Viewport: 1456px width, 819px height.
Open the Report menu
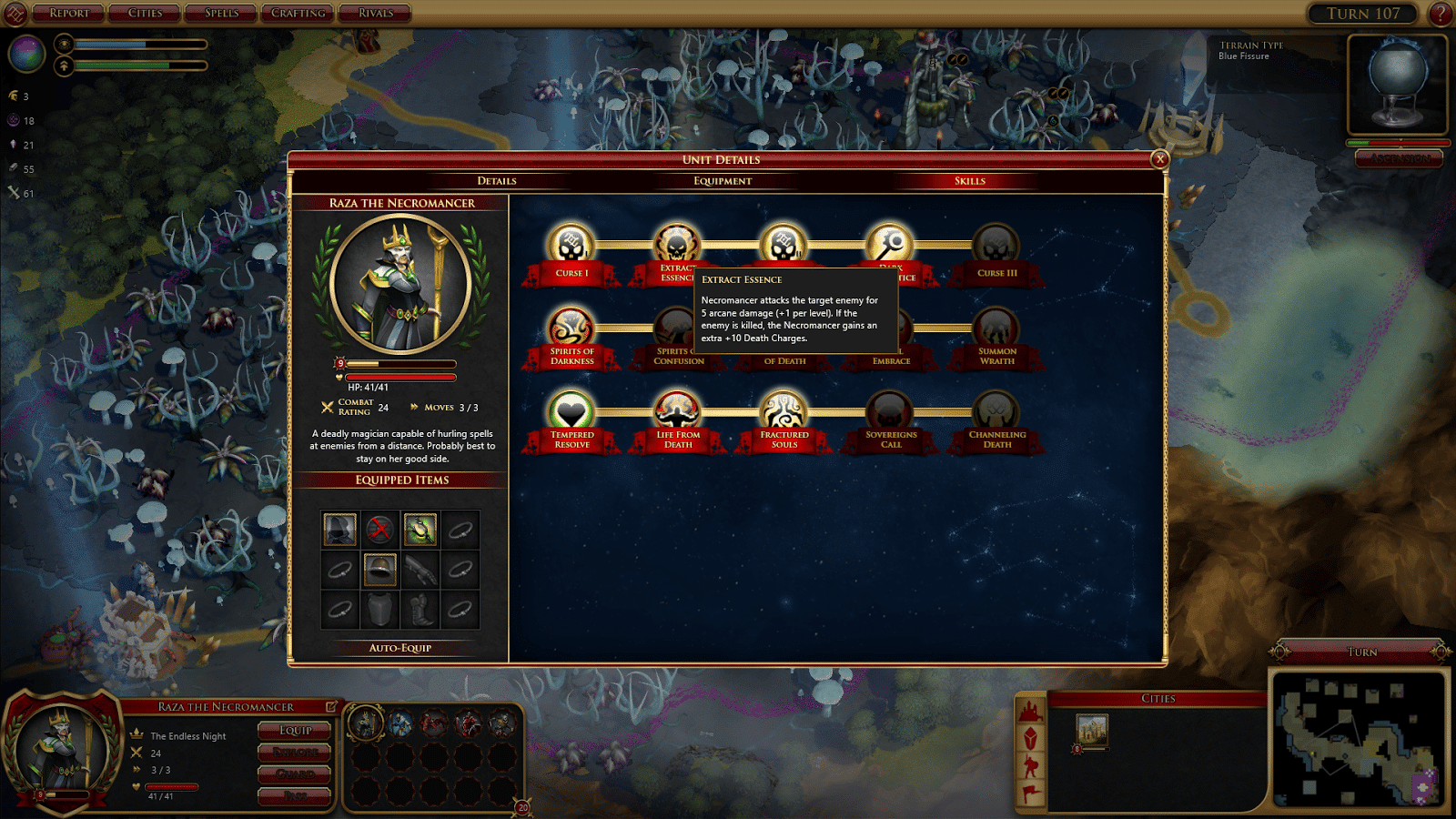coord(69,13)
